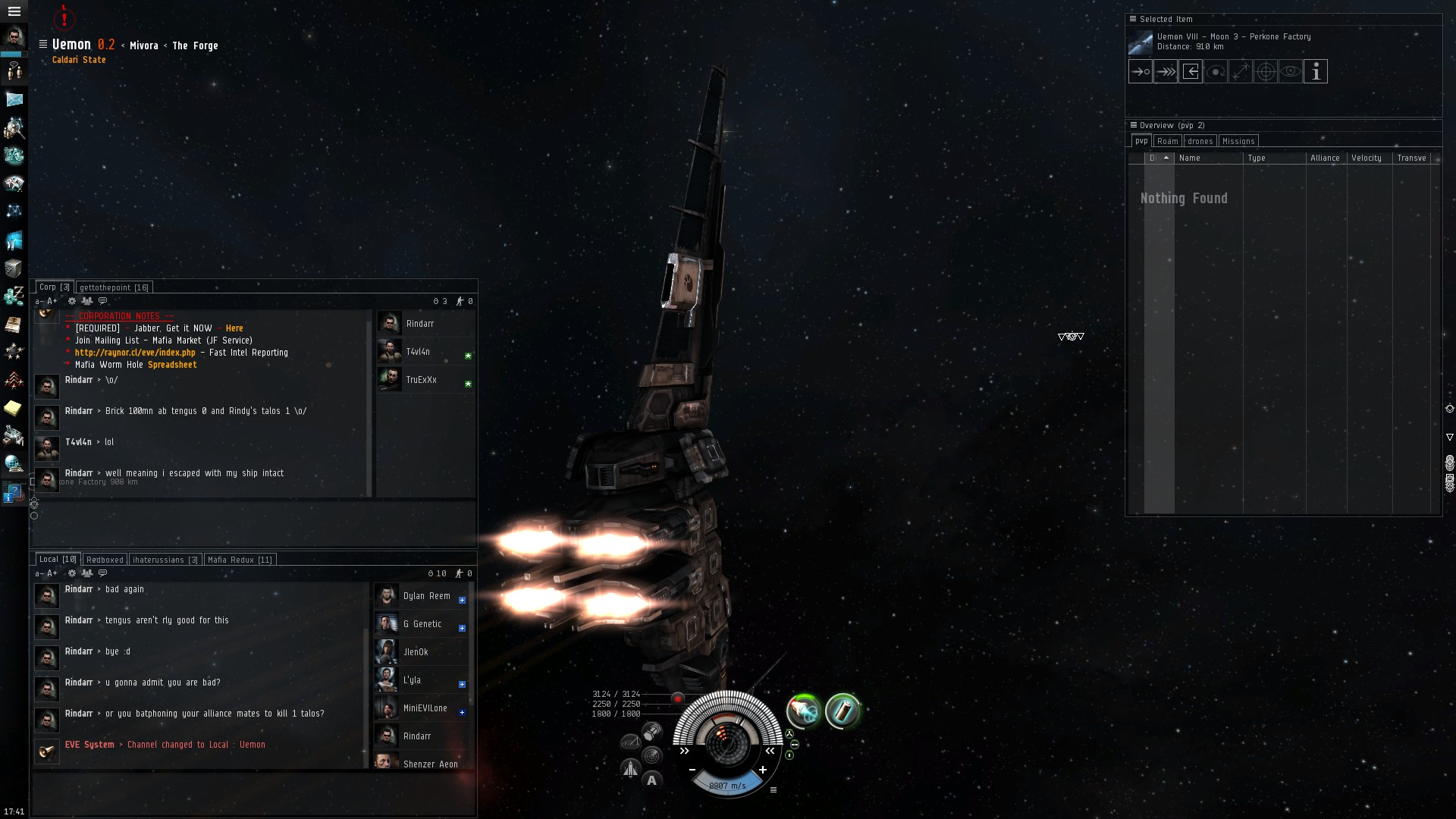Open the Redboxed chat channel tab
1456x819 pixels.
click(x=105, y=560)
